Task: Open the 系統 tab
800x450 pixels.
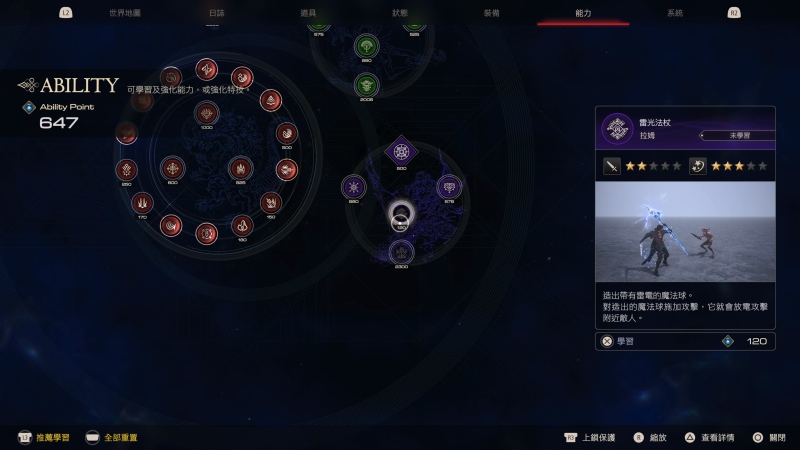Action: pyautogui.click(x=675, y=13)
